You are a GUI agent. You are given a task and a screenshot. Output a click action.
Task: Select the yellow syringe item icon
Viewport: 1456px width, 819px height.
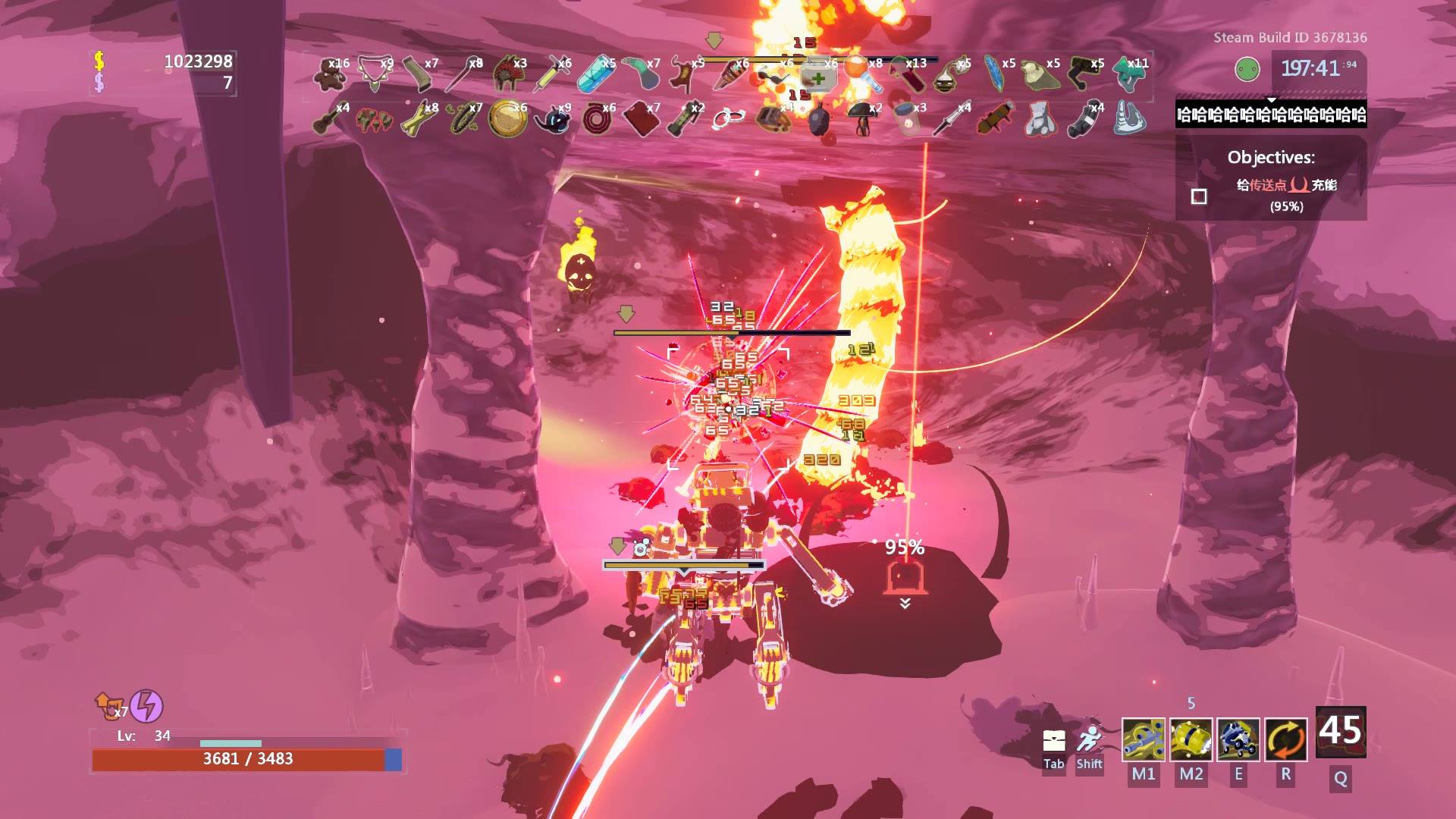(x=550, y=74)
